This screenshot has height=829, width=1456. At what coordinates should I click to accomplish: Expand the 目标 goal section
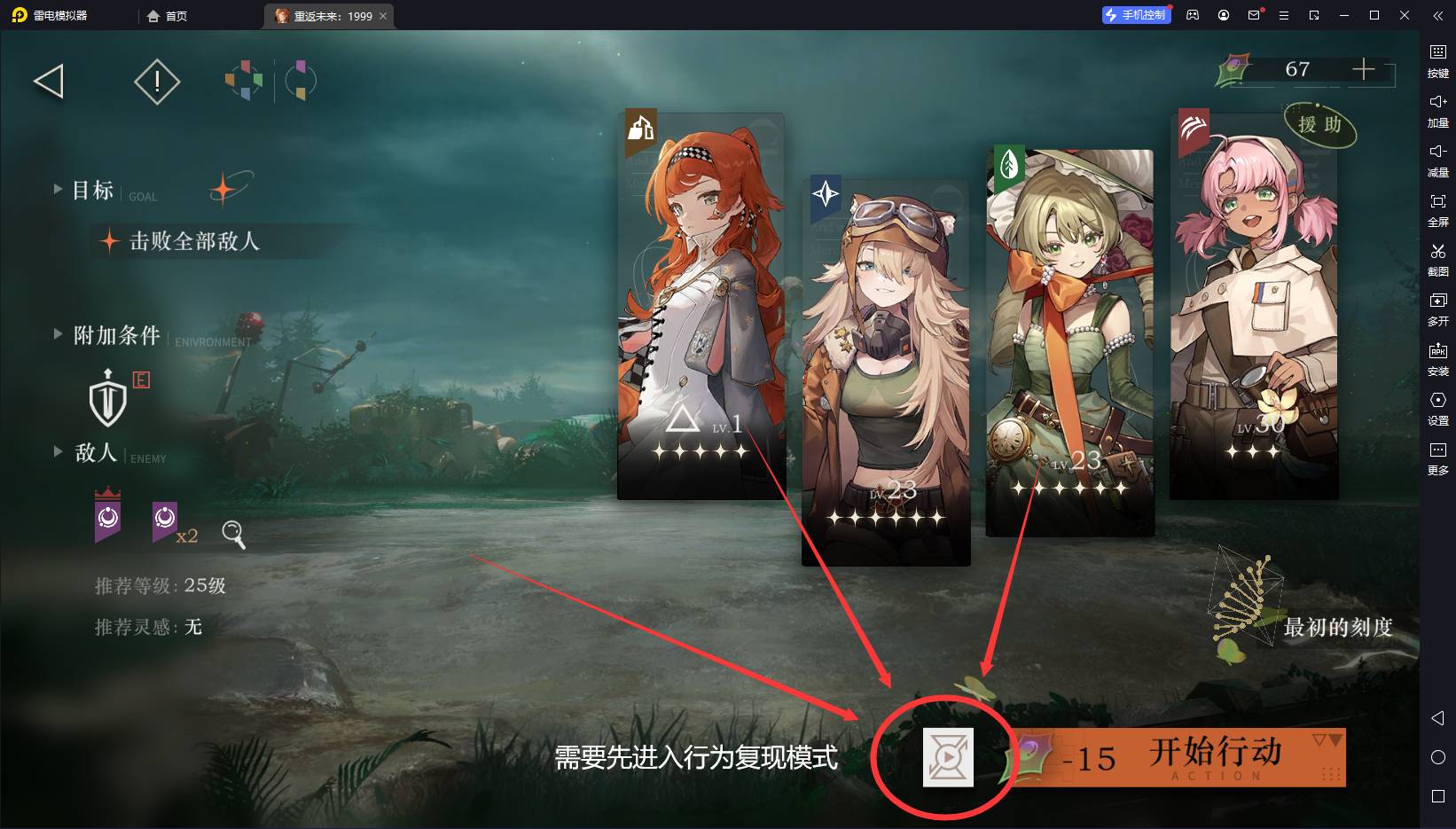pyautogui.click(x=92, y=190)
